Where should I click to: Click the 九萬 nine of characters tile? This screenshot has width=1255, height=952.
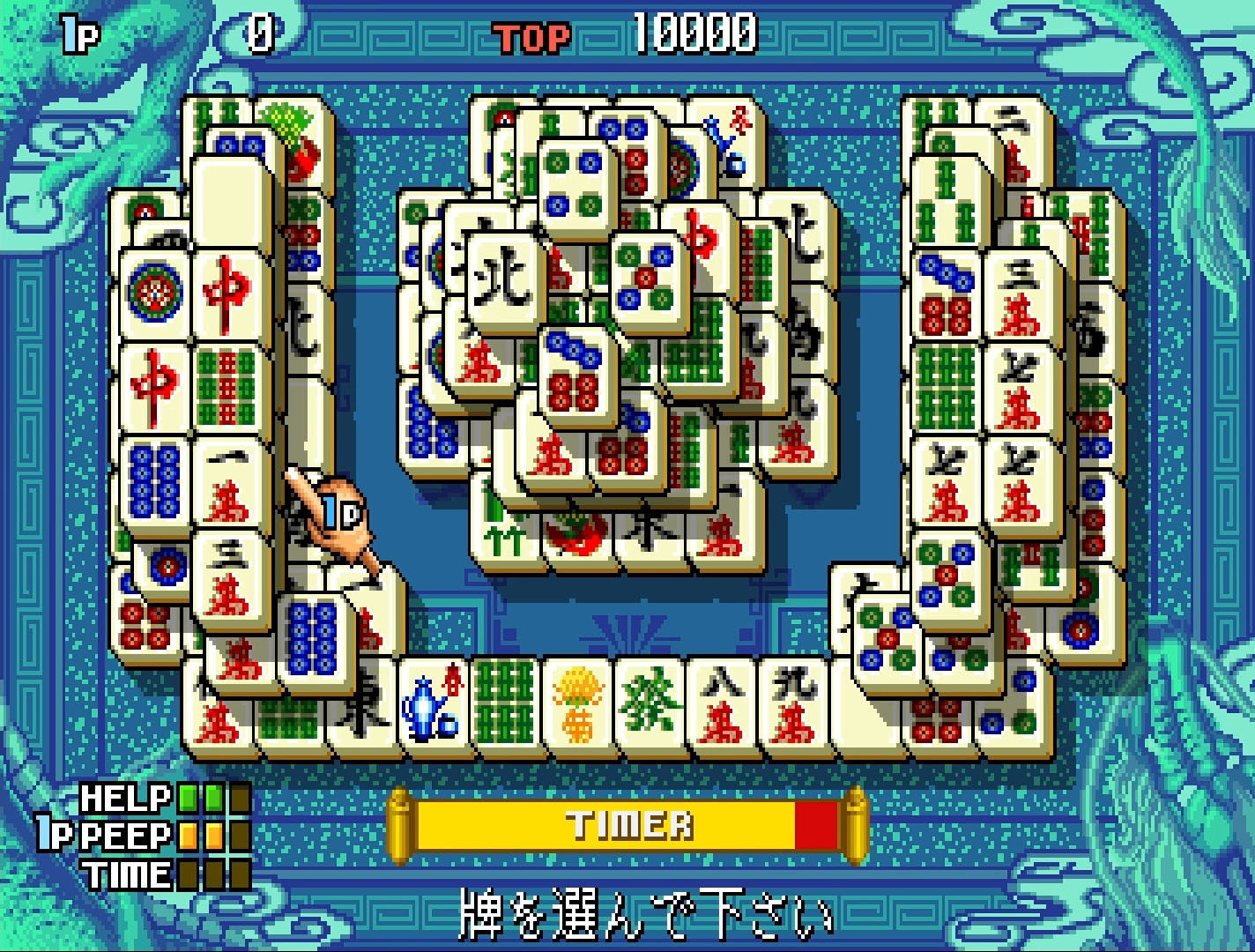794,707
